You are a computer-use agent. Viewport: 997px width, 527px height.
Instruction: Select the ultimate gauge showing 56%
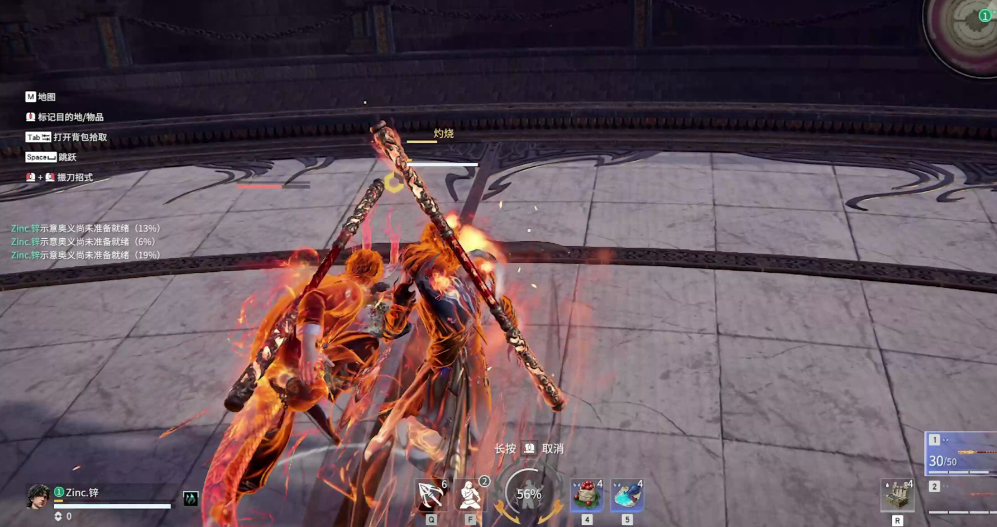click(528, 493)
